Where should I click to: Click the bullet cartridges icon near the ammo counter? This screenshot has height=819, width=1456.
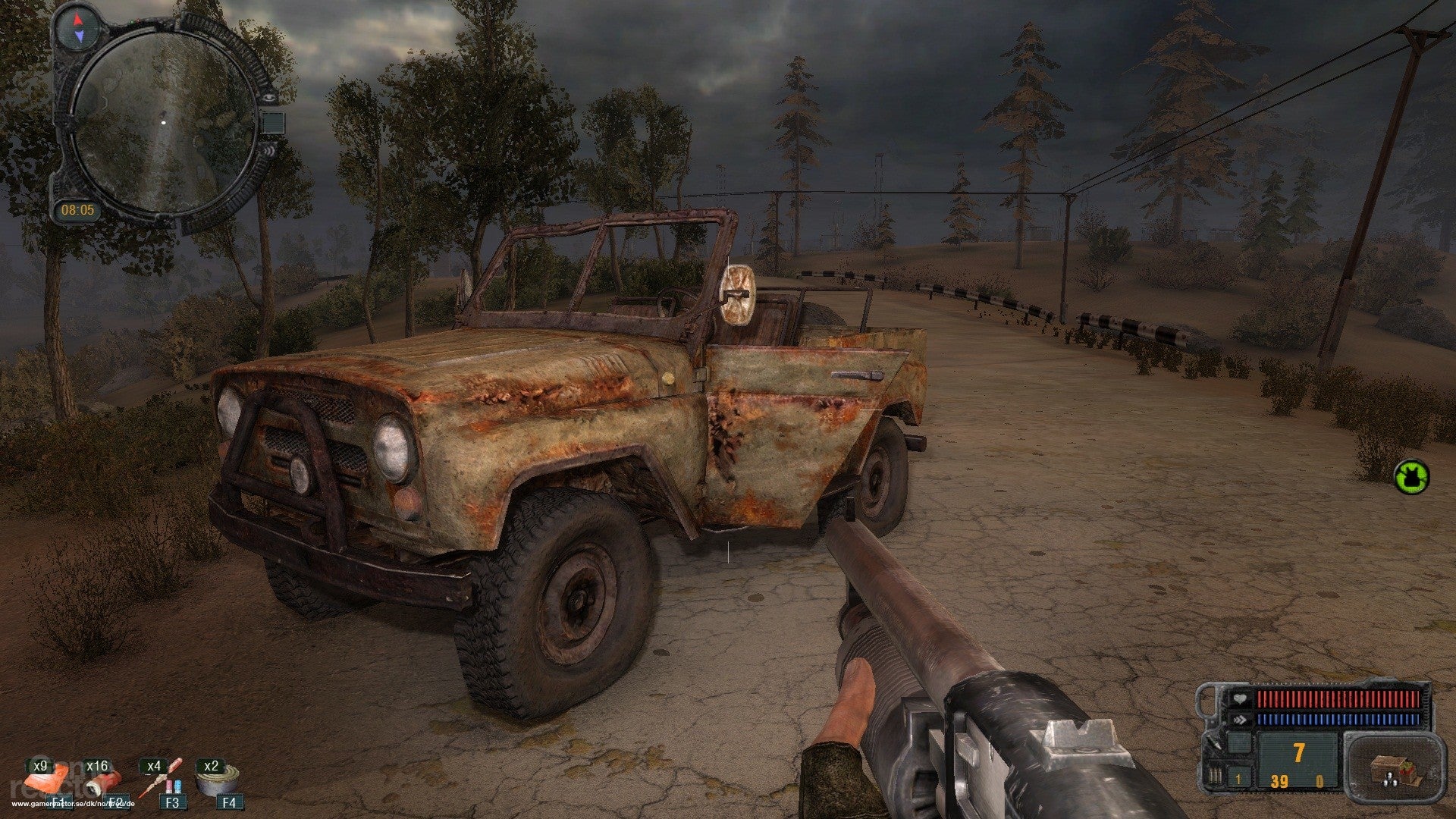pyautogui.click(x=1216, y=775)
